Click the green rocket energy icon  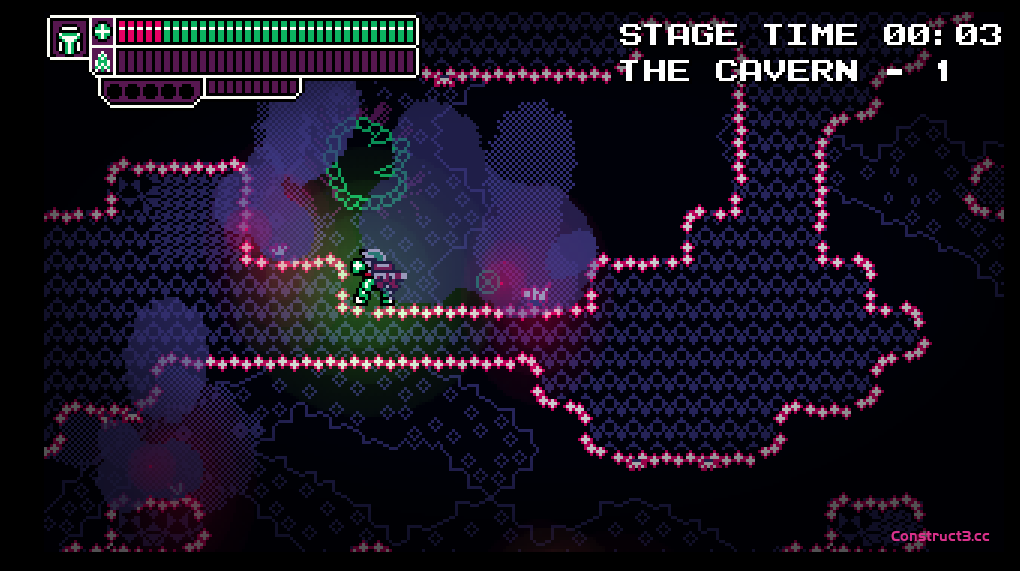coord(102,62)
